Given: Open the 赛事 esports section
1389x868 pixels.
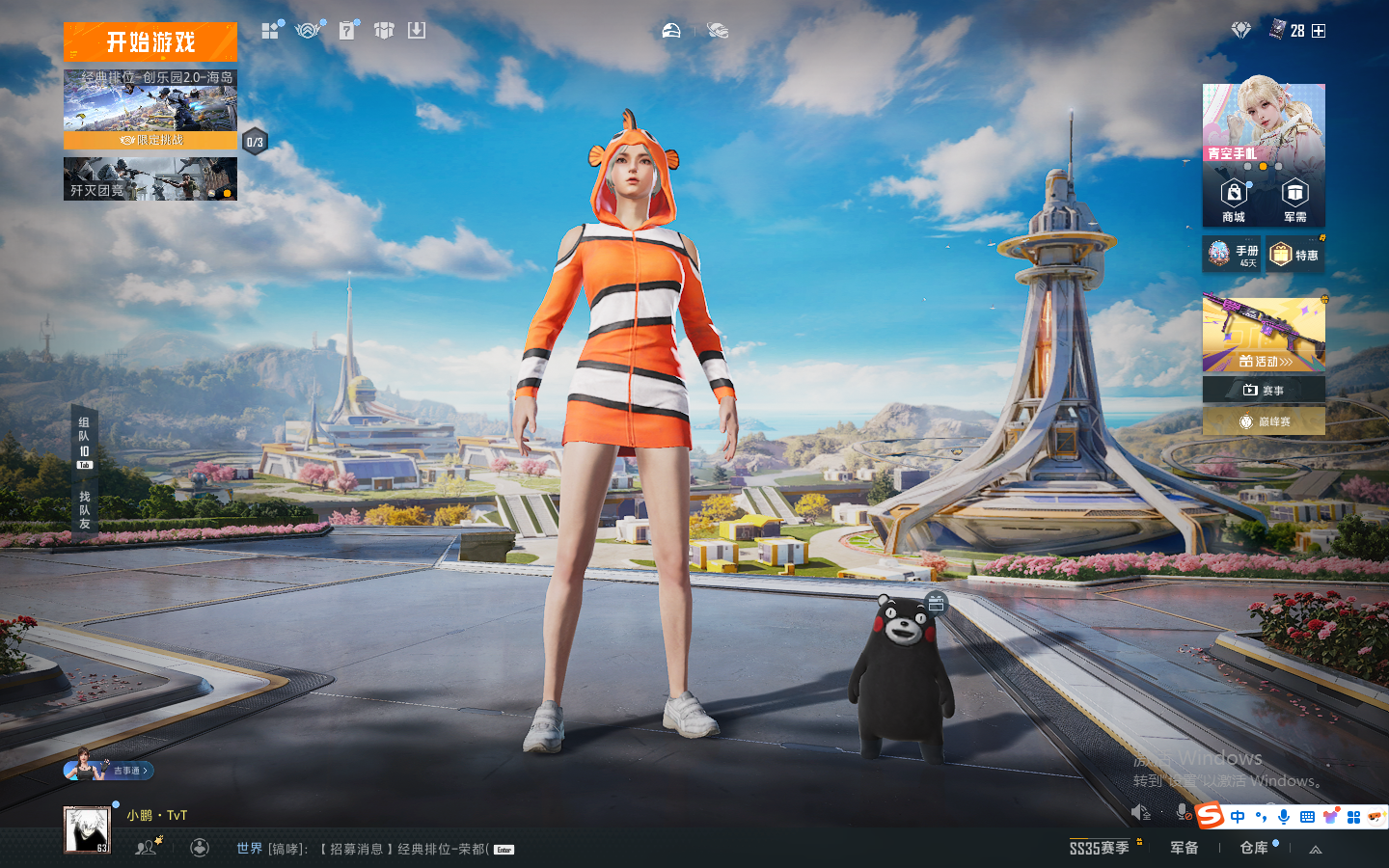Looking at the screenshot, I should point(1264,390).
